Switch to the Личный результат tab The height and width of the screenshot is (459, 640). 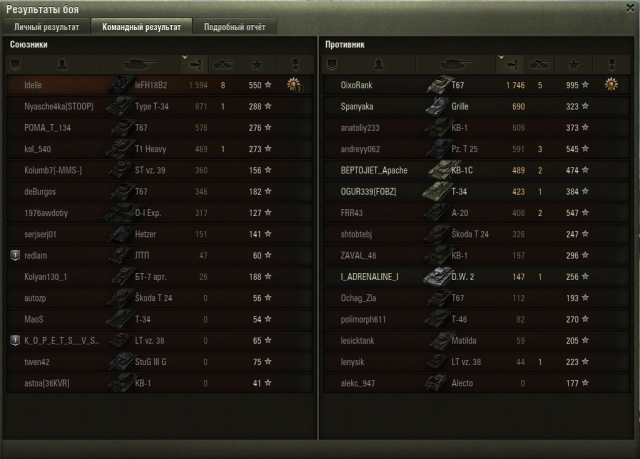[47, 27]
